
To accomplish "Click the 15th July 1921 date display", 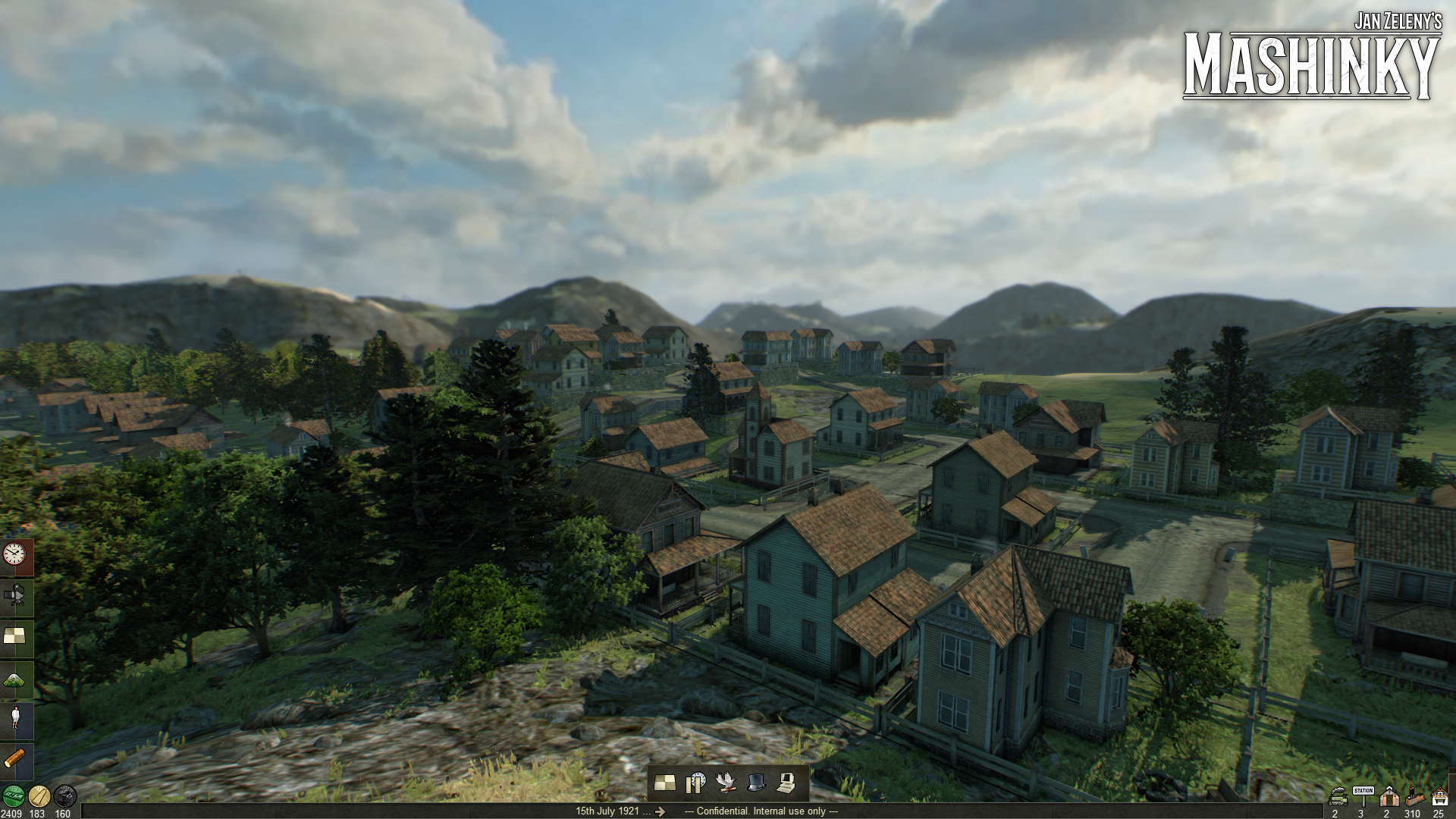I will tap(607, 811).
